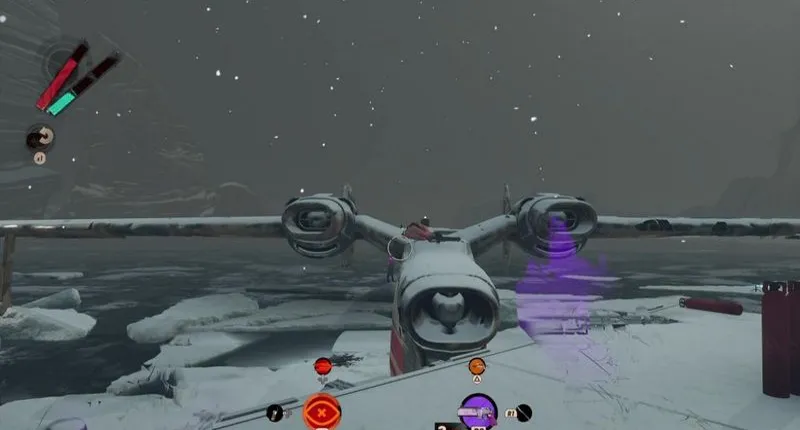Select the purple equipped weapon icon
Screen dimensions: 800x430
478,410
